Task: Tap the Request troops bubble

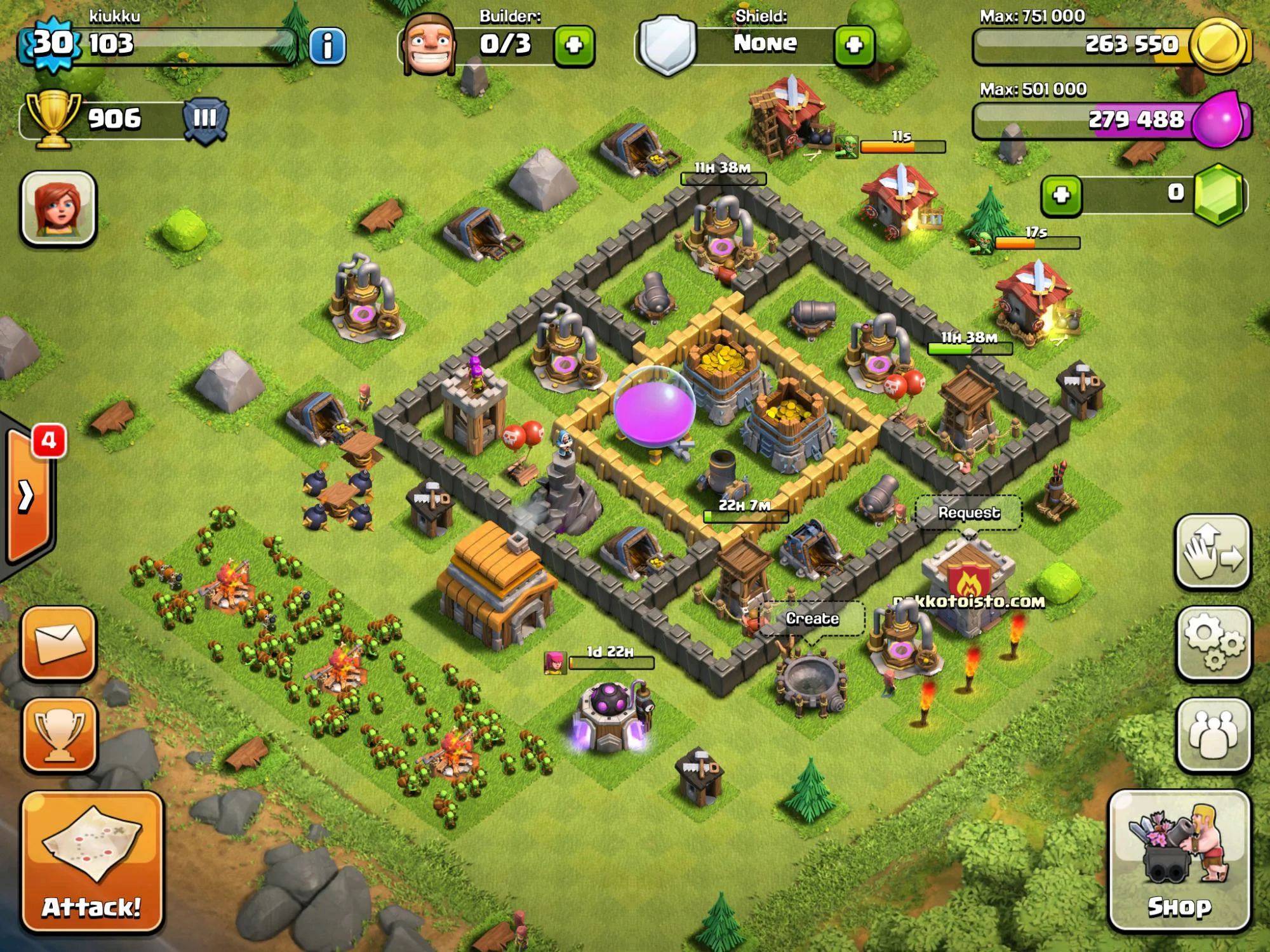Action: point(968,513)
